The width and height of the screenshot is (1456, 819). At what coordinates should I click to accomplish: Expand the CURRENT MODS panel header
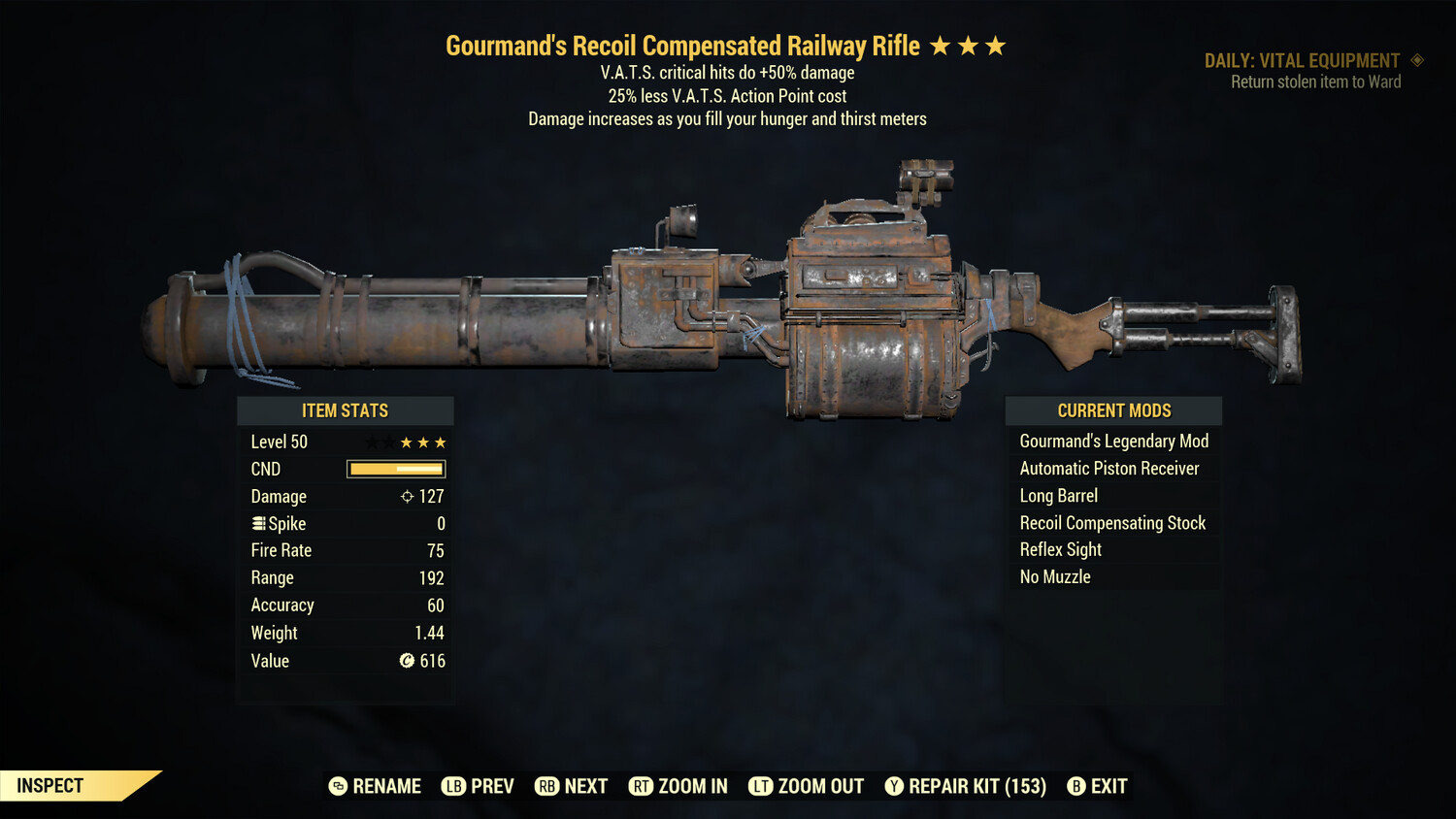1113,410
